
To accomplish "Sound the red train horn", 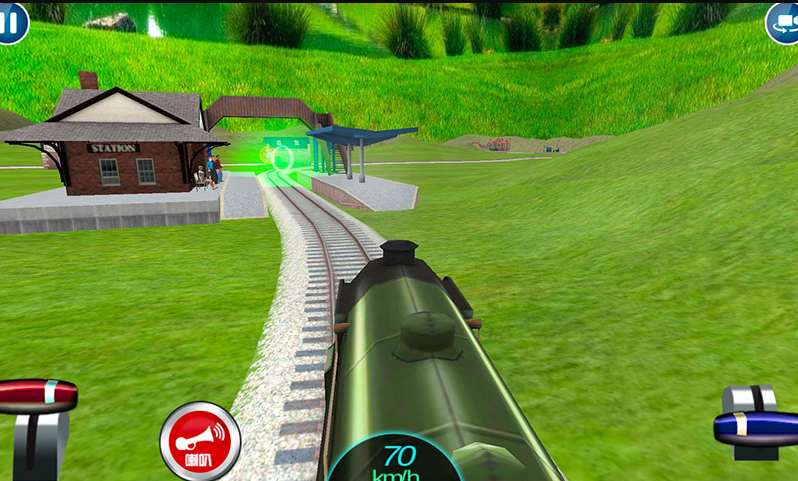I will pyautogui.click(x=200, y=442).
